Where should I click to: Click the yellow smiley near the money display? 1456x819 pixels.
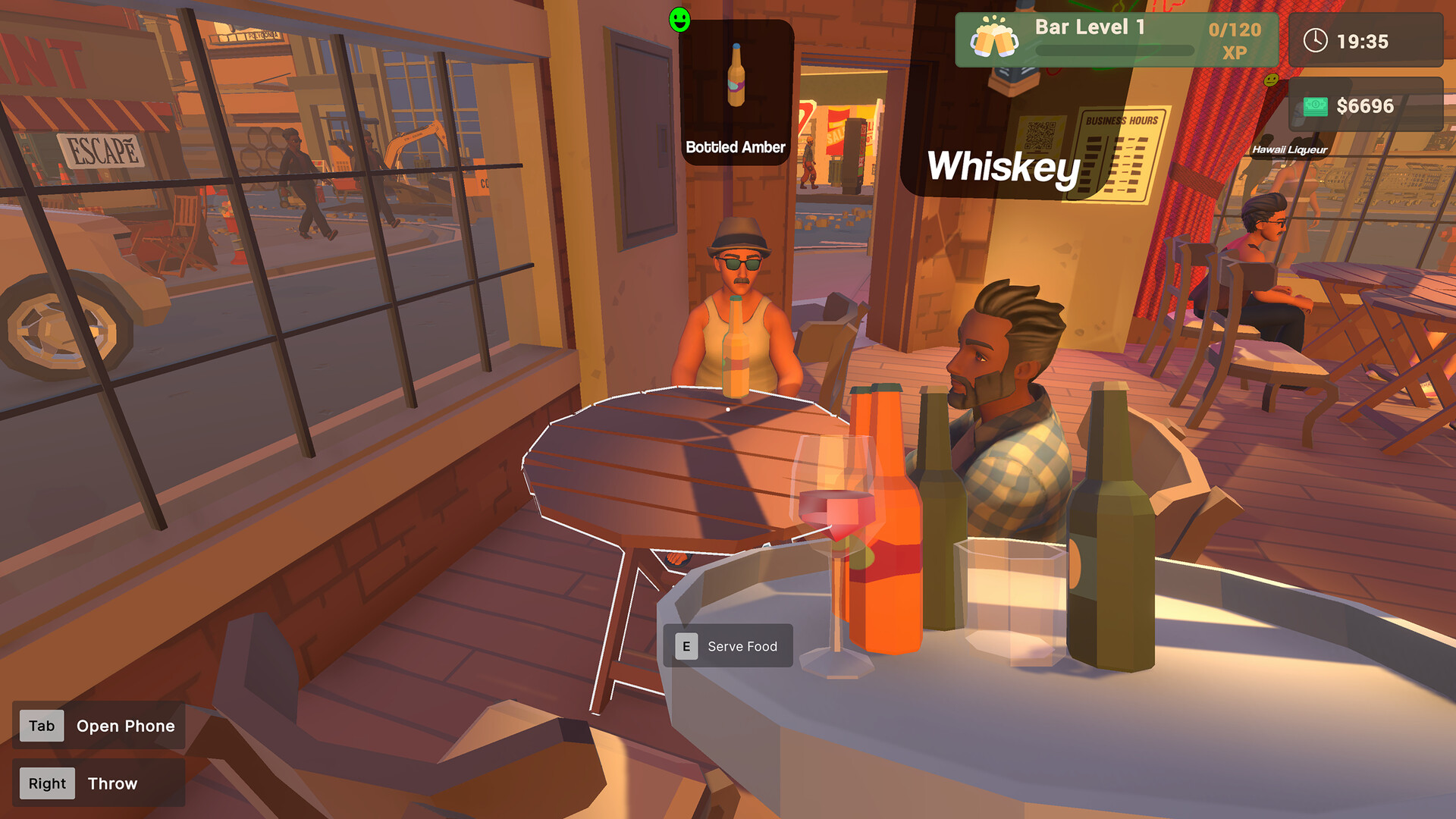[1271, 79]
